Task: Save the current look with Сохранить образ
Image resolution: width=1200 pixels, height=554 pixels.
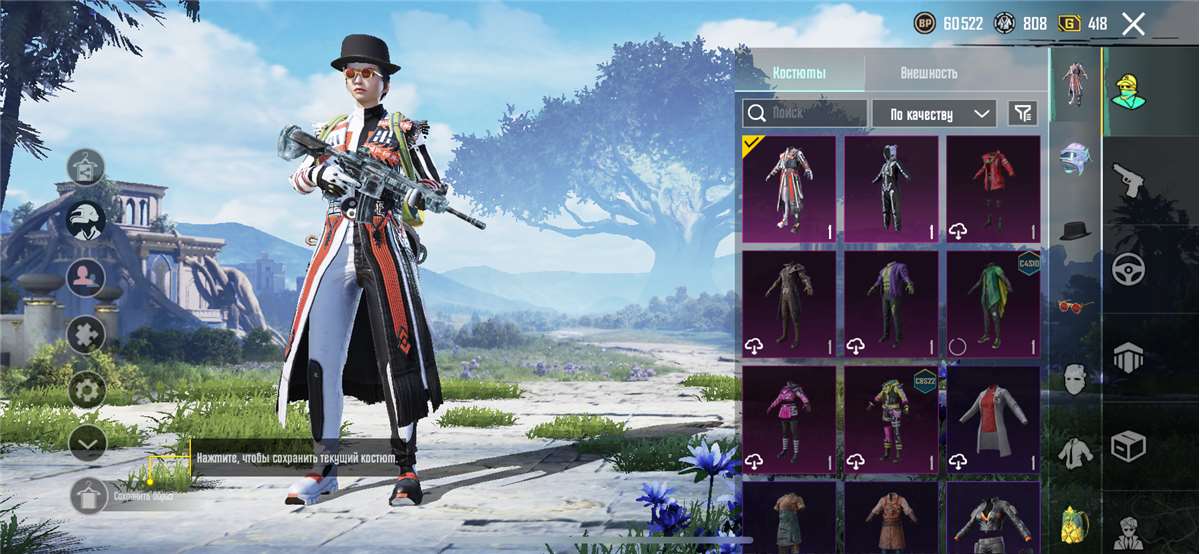Action: click(88, 495)
